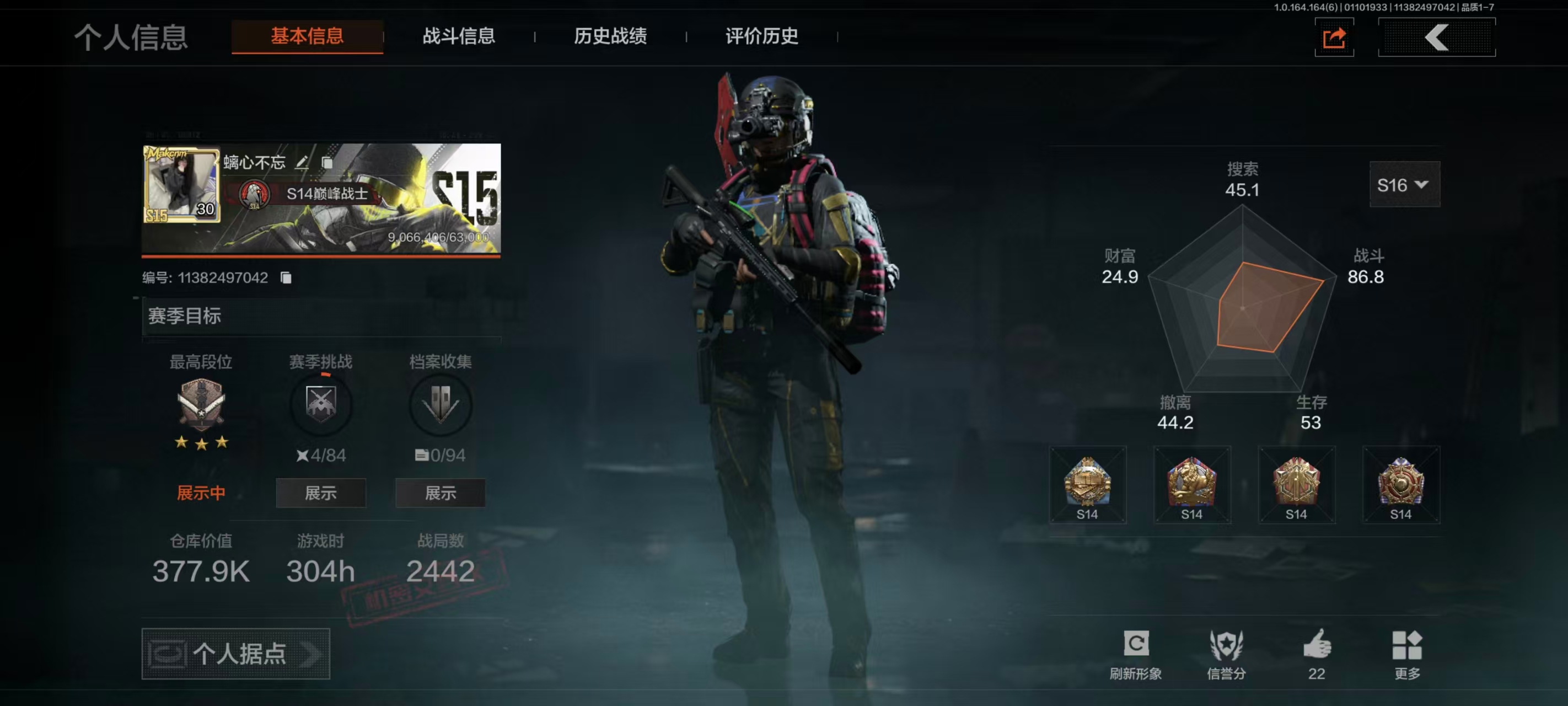The width and height of the screenshot is (1568, 706).
Task: Go back with the arrow button
Action: 1436,38
